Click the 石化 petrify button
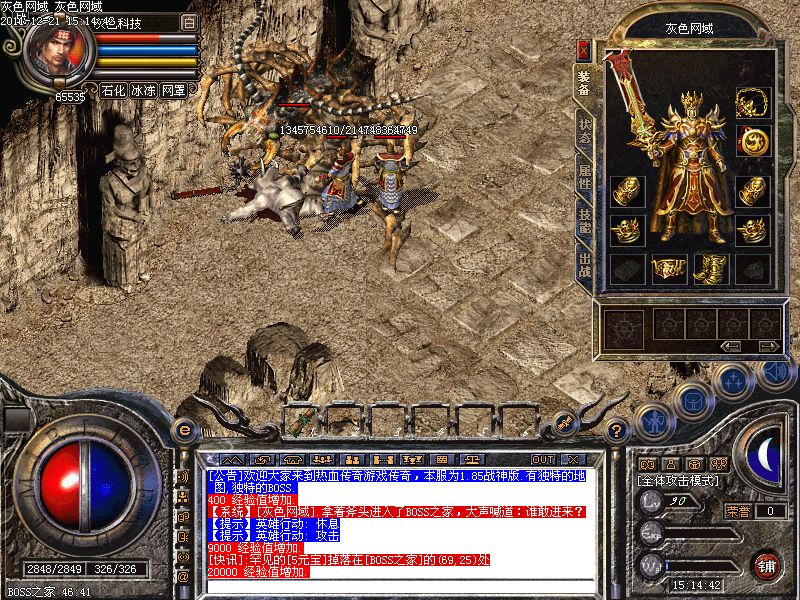 coord(113,90)
